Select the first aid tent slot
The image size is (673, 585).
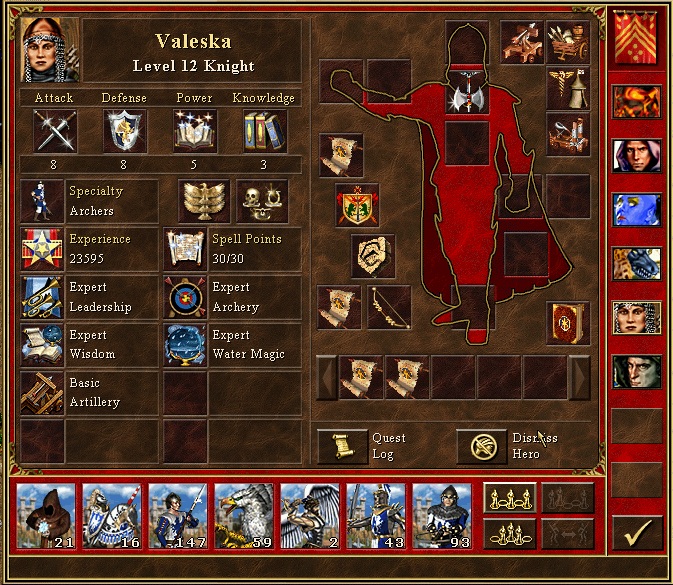(567, 87)
